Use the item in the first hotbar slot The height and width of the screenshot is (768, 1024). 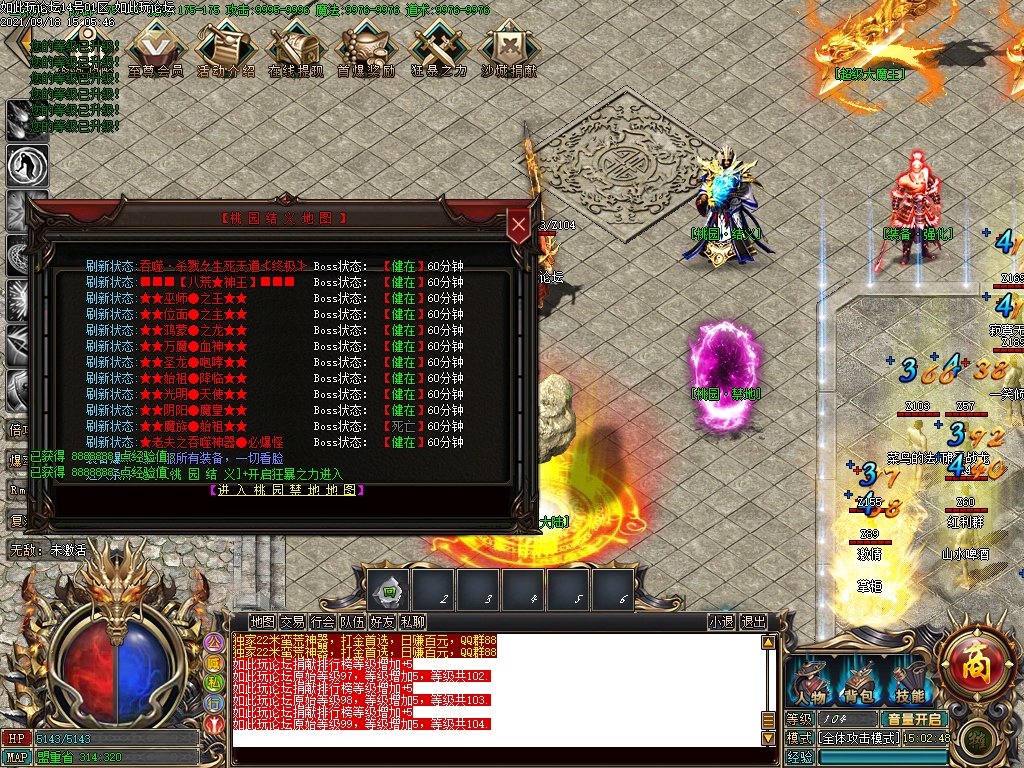tap(387, 591)
